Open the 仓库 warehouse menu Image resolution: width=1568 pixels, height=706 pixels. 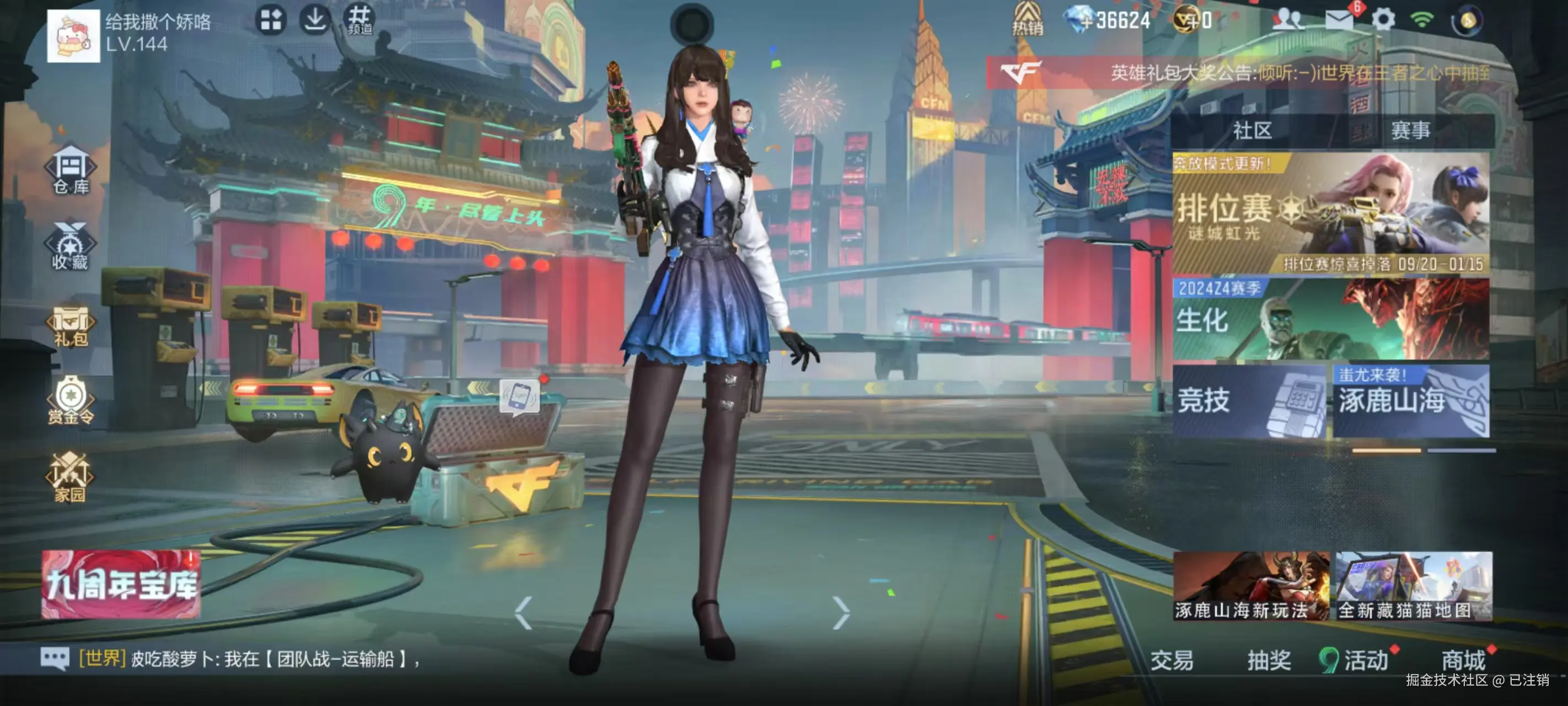click(71, 170)
